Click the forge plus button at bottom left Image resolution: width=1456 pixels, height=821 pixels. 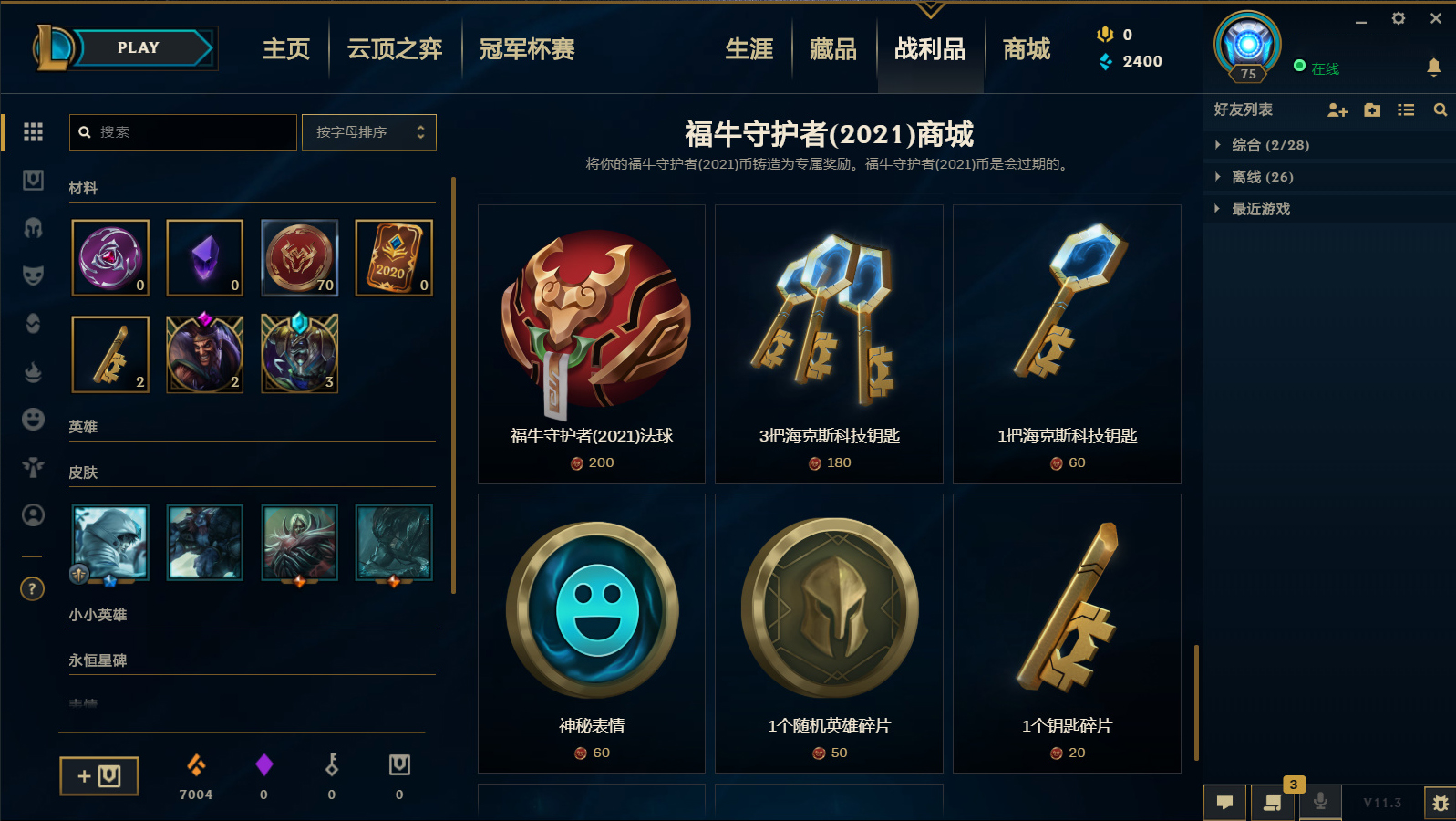(x=98, y=776)
